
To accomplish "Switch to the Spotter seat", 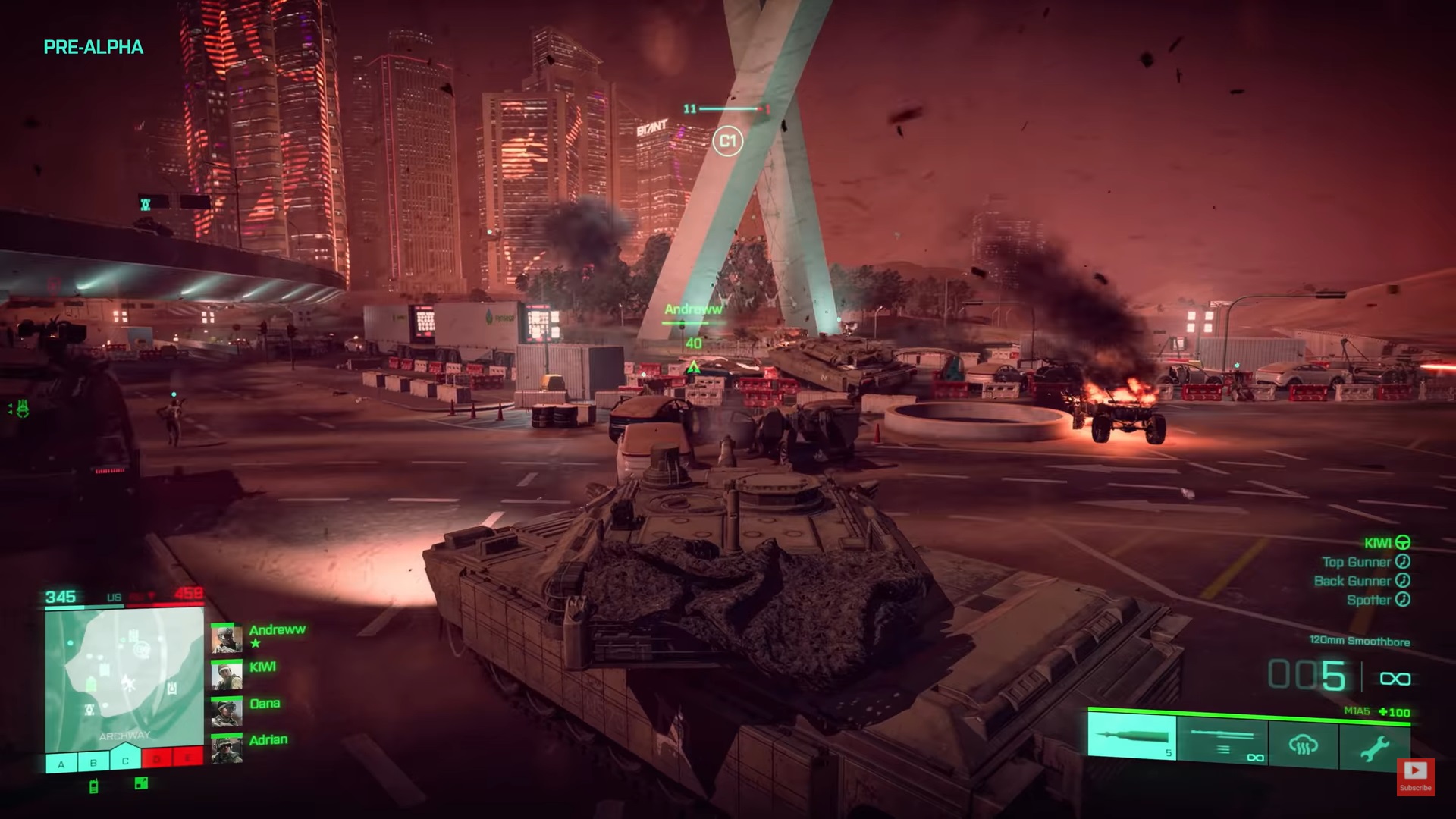I will click(1377, 600).
